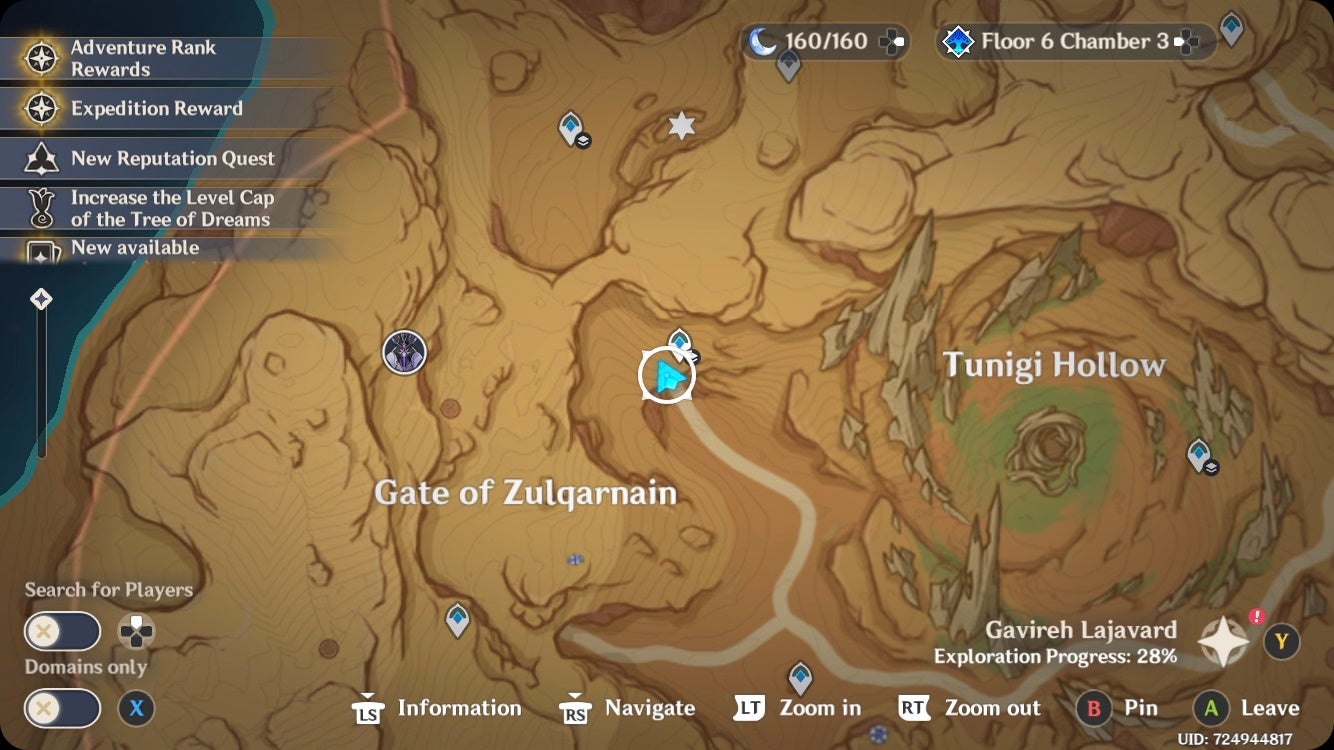
Task: Select the waypoint south of Gate of Zulqarnain
Action: [456, 620]
